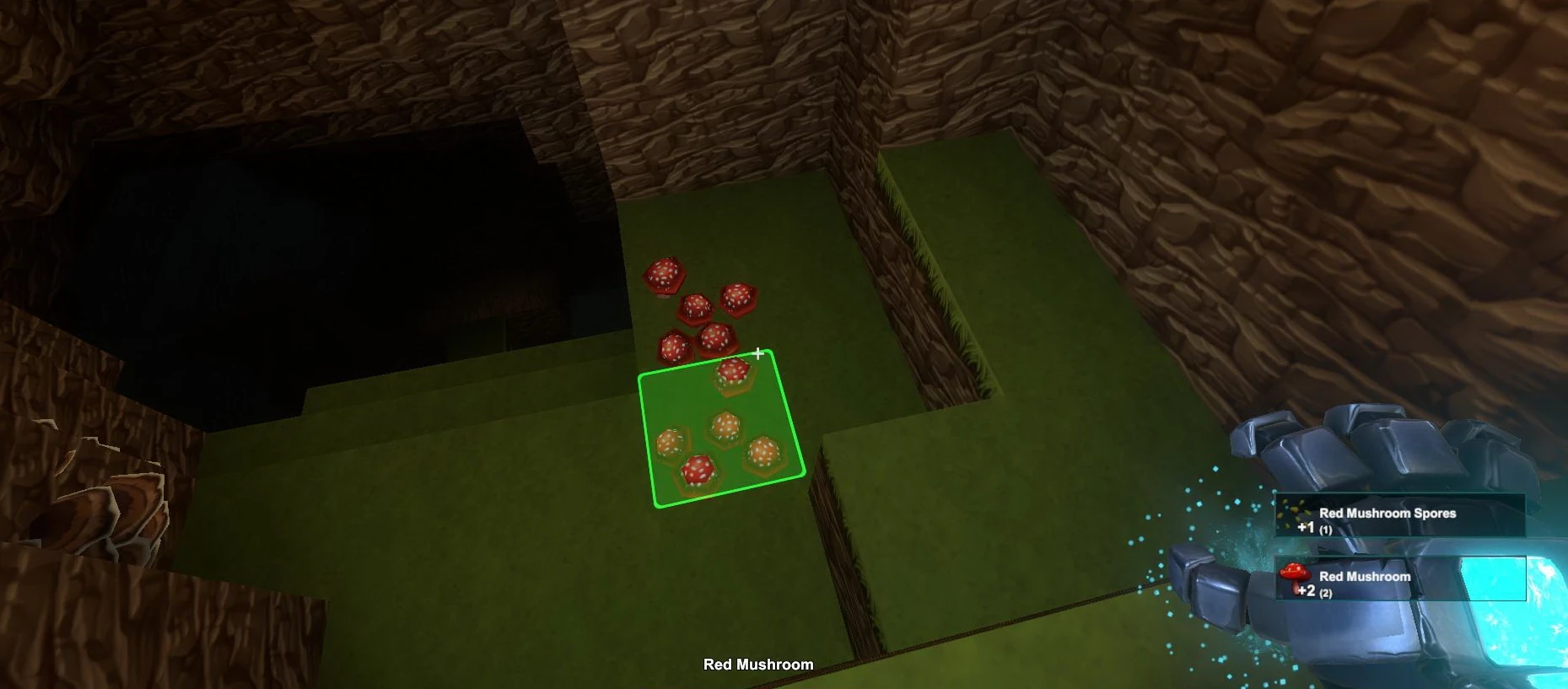This screenshot has width=1568, height=689.
Task: Click the middle orange mushroom in the green square
Action: click(x=724, y=426)
